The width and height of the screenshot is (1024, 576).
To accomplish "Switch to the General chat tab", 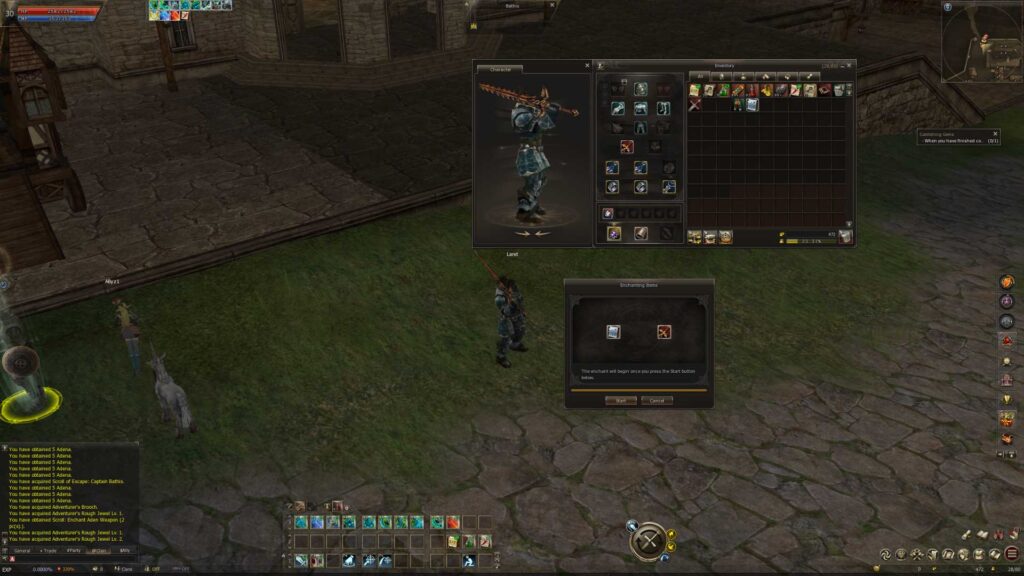I will 22,550.
